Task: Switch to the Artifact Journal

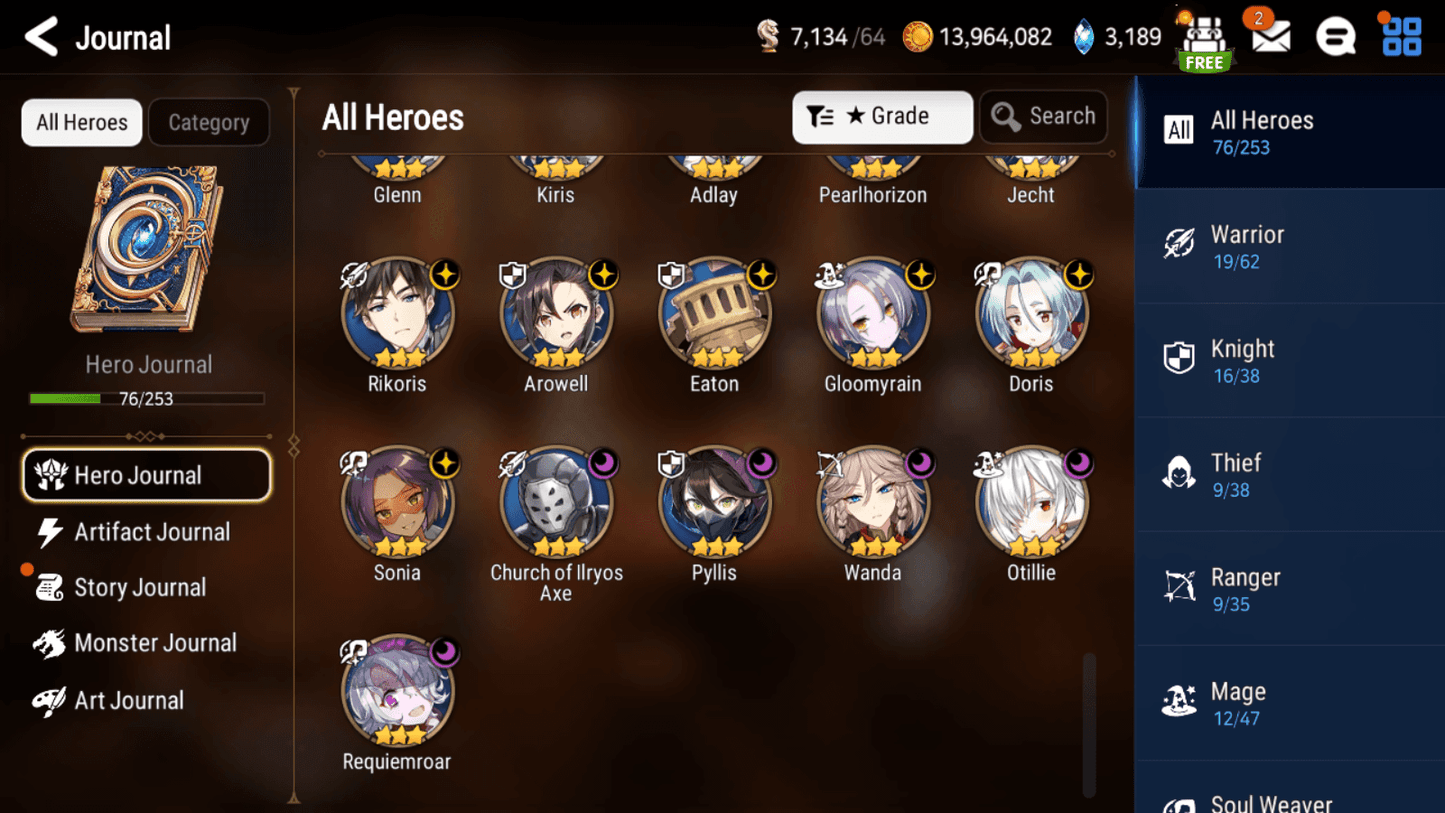Action: (150, 532)
